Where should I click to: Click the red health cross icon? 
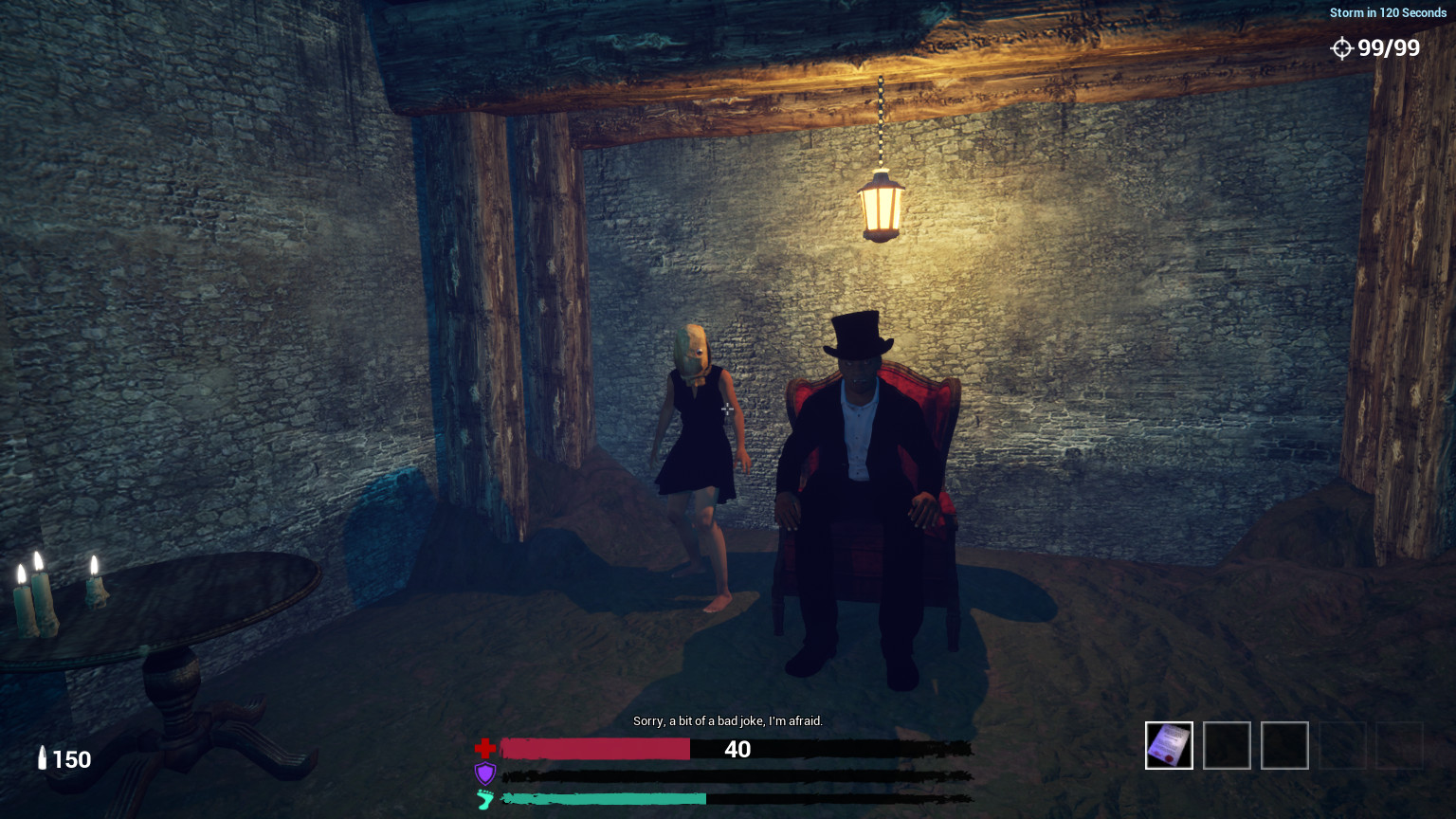coord(485,748)
